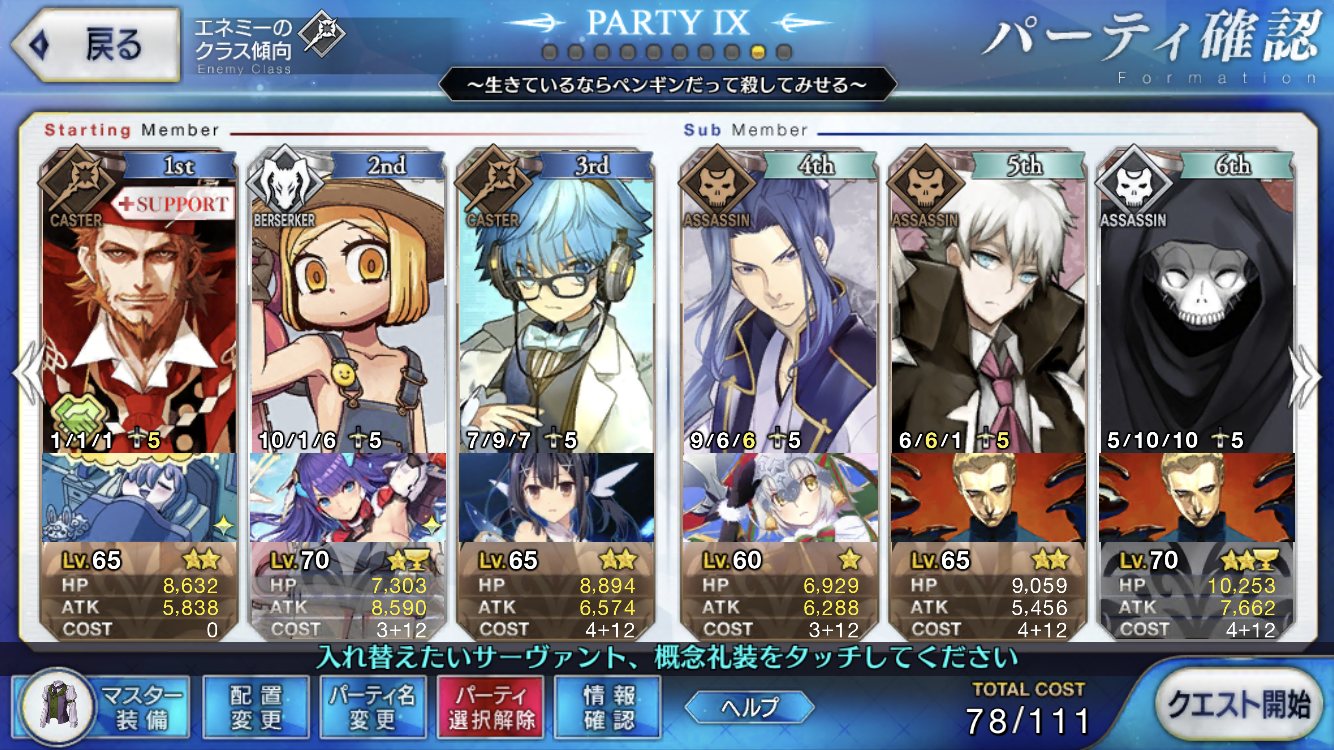Go back with the 戻る button
This screenshot has width=1334, height=750.
coord(97,45)
